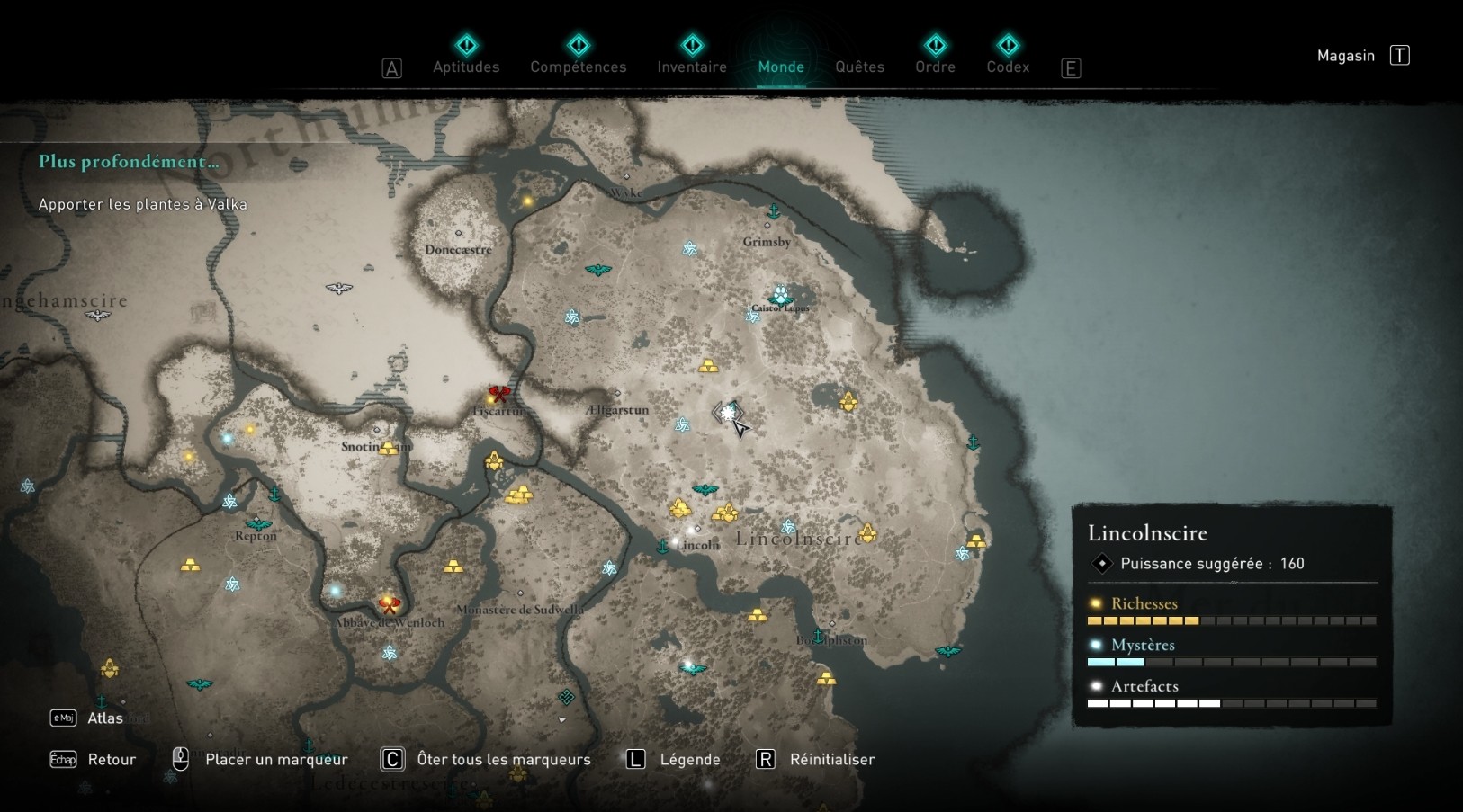
Task: Click the Doncecæstre map location
Action: (x=458, y=248)
